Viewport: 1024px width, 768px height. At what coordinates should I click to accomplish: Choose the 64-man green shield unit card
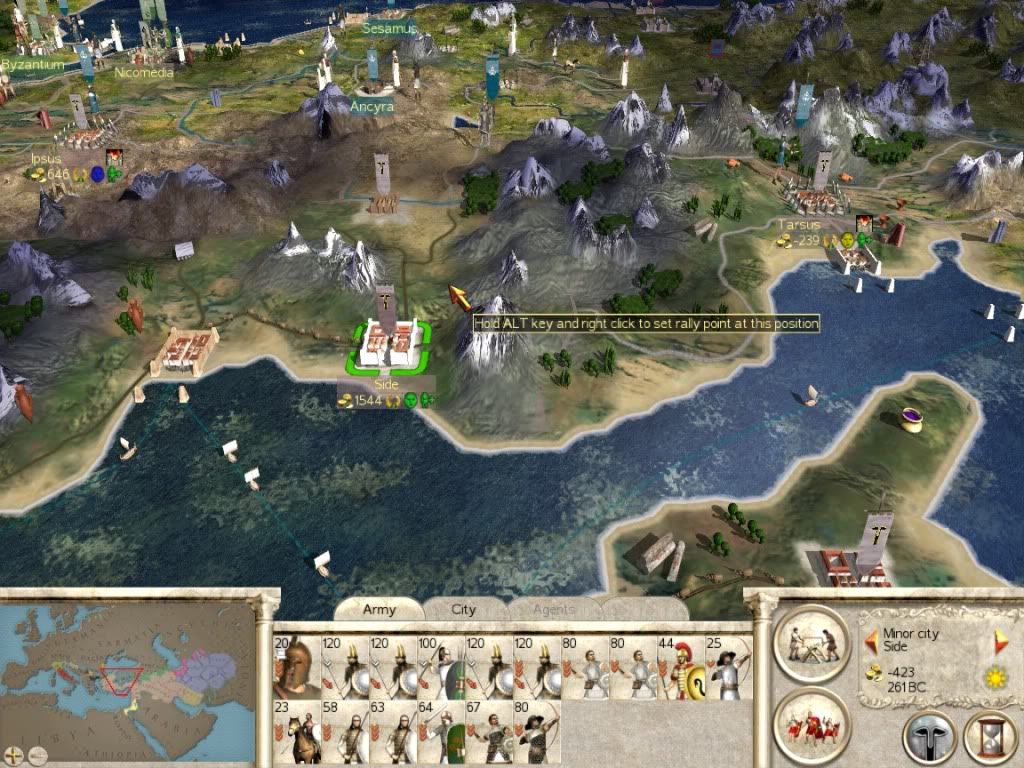pyautogui.click(x=441, y=733)
